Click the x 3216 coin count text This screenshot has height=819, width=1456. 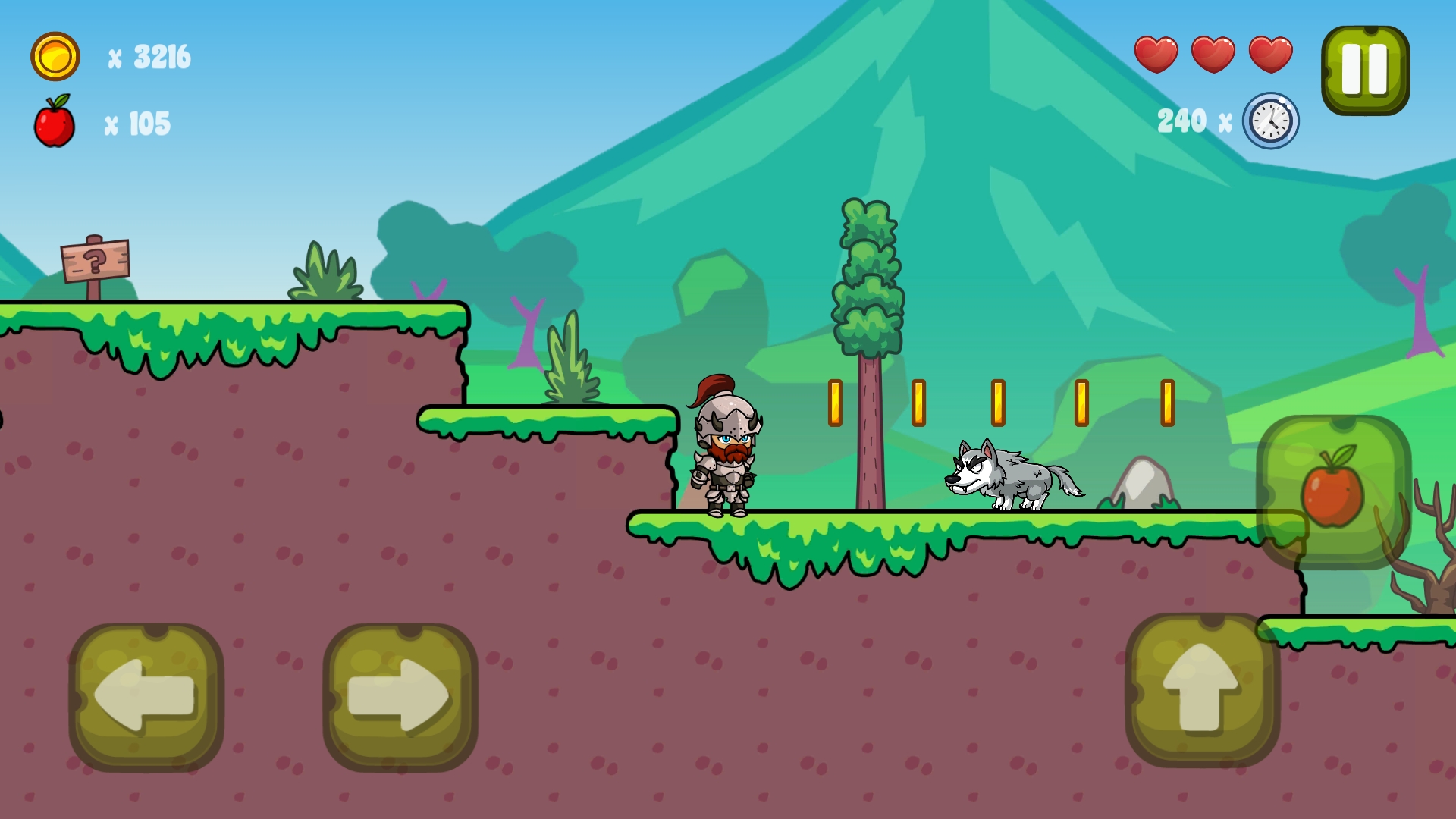[x=149, y=56]
